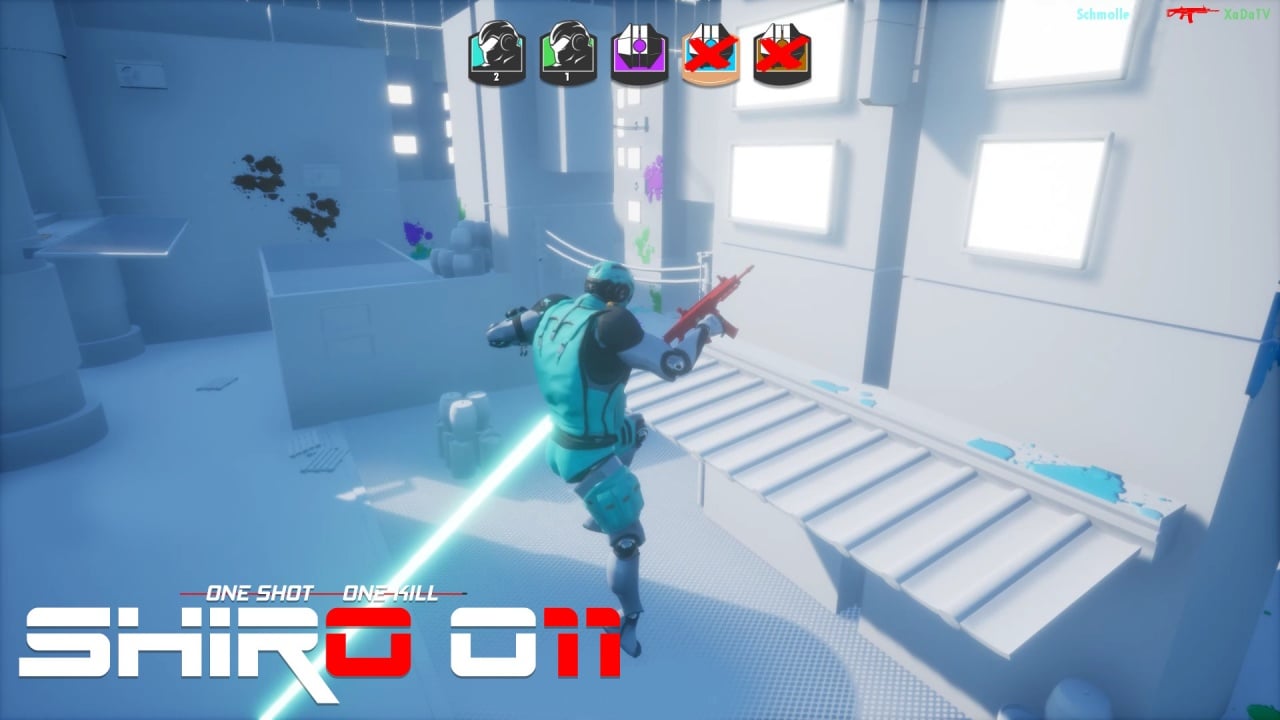Choose the crossed-out brown robot badge
Screen dimensions: 1280x720
click(782, 53)
